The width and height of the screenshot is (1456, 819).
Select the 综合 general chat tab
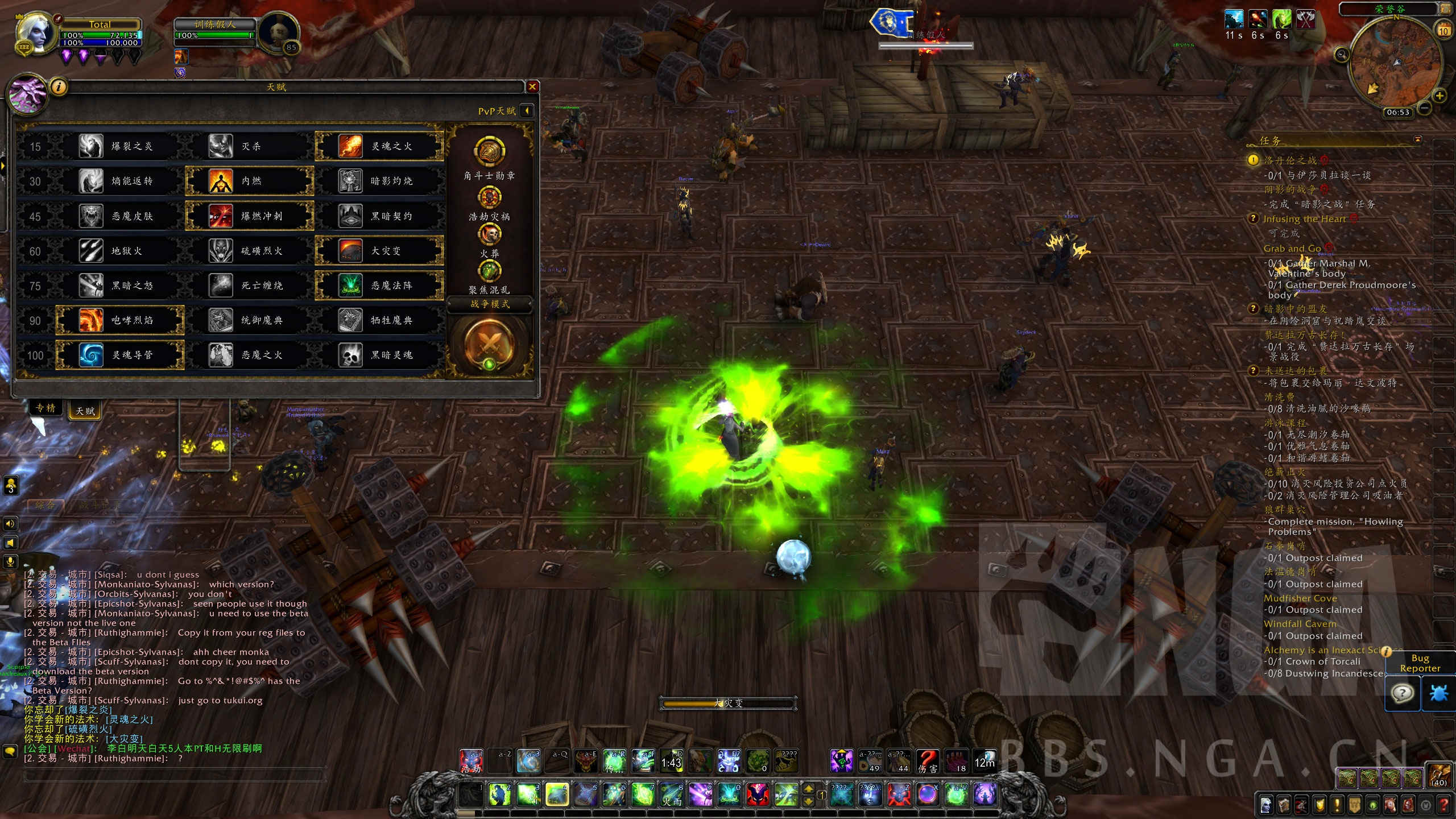(x=45, y=504)
